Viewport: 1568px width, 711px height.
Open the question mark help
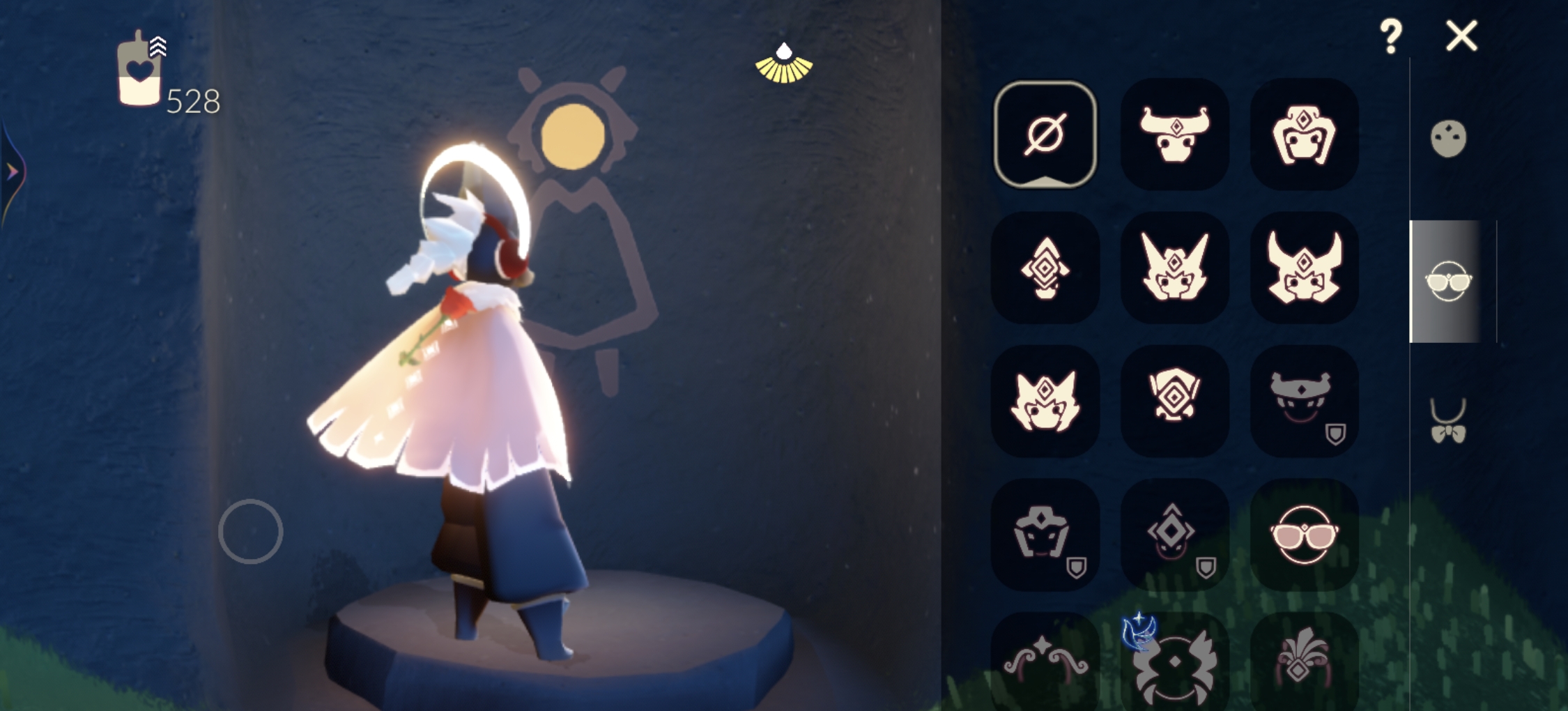pos(1390,36)
